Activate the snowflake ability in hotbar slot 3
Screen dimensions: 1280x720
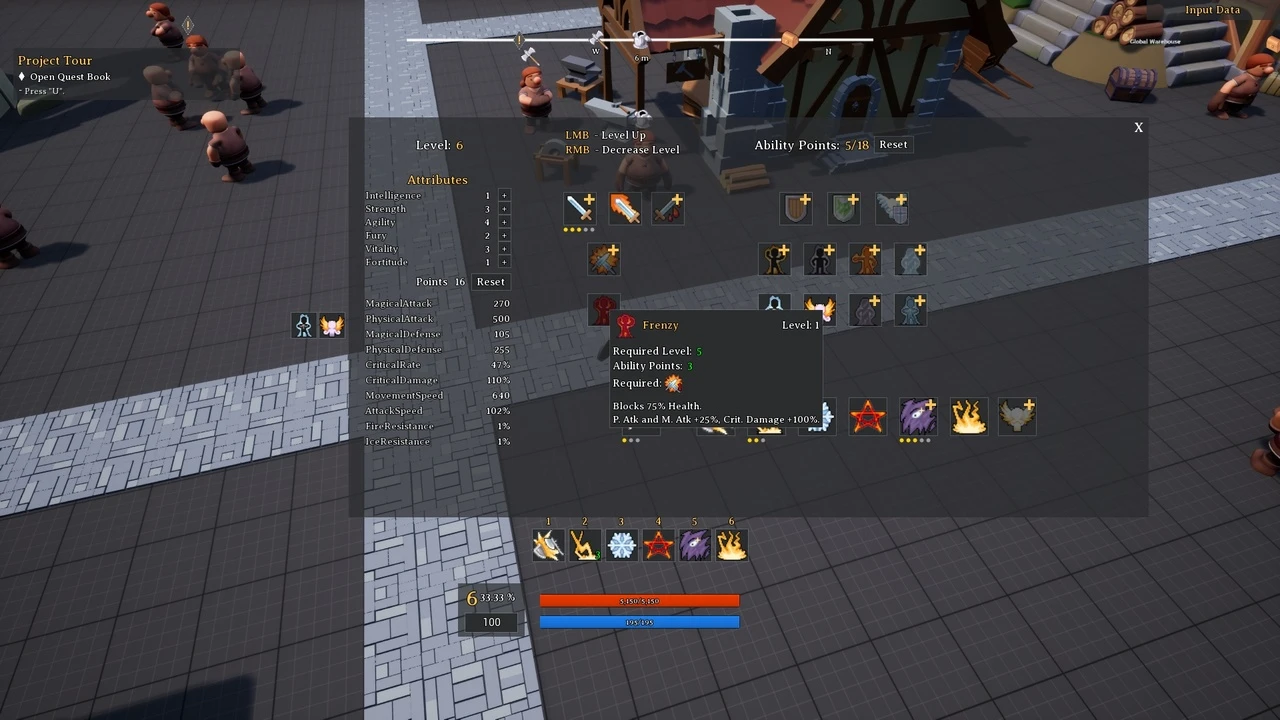point(622,545)
